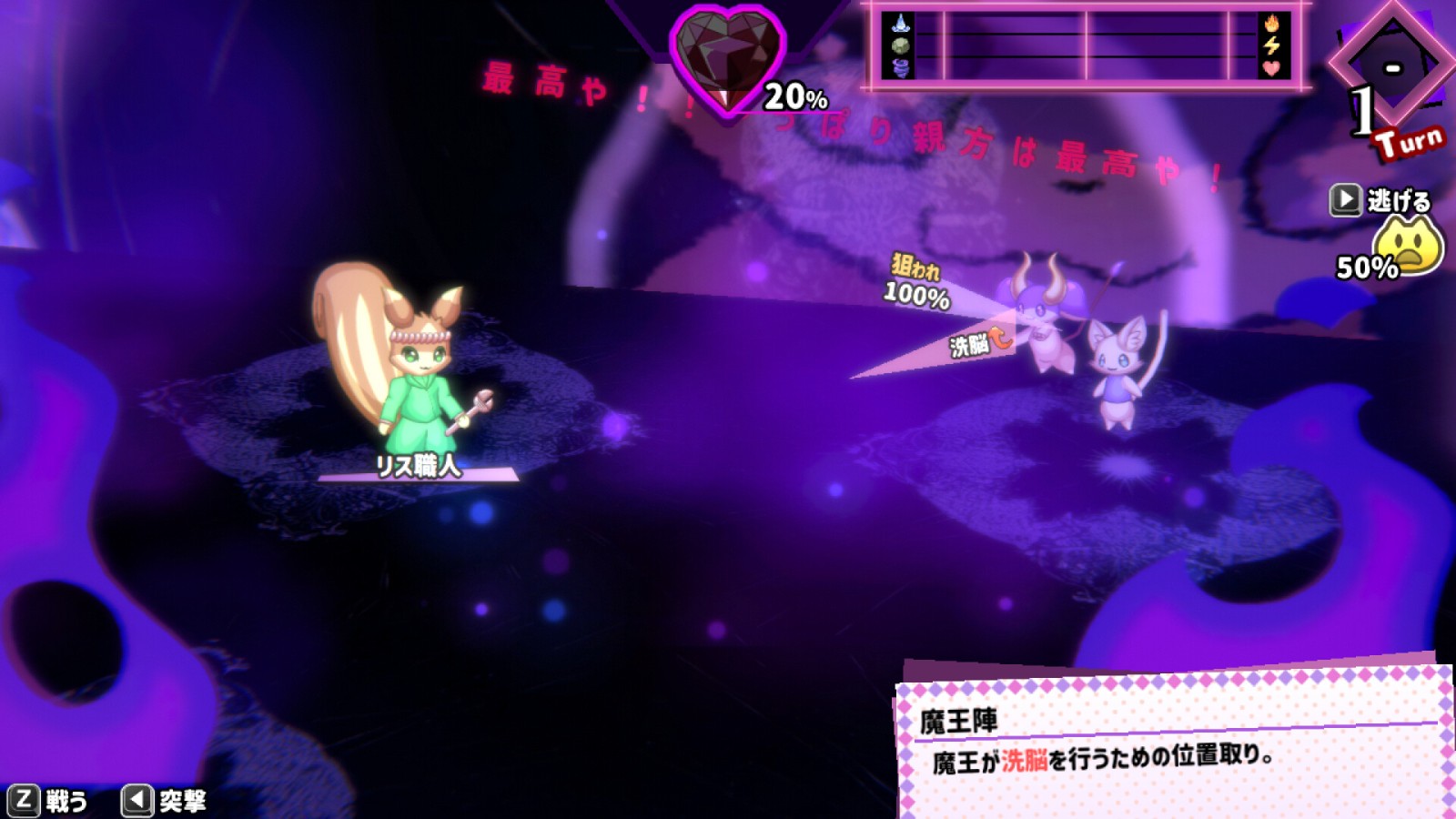Choose the 戦う fight command
1456x819 pixels.
50,801
